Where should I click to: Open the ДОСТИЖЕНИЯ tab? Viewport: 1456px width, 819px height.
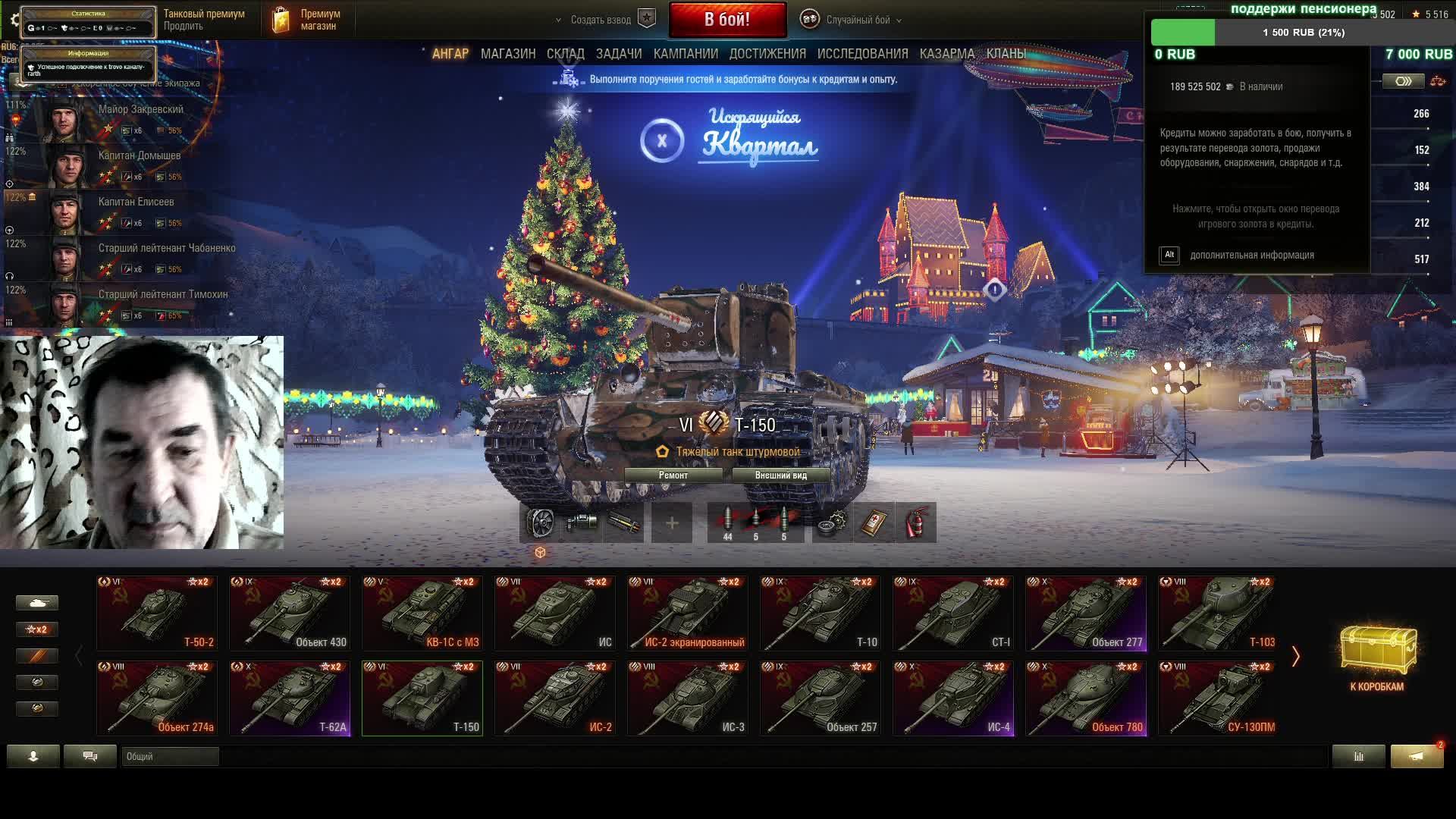[x=767, y=54]
